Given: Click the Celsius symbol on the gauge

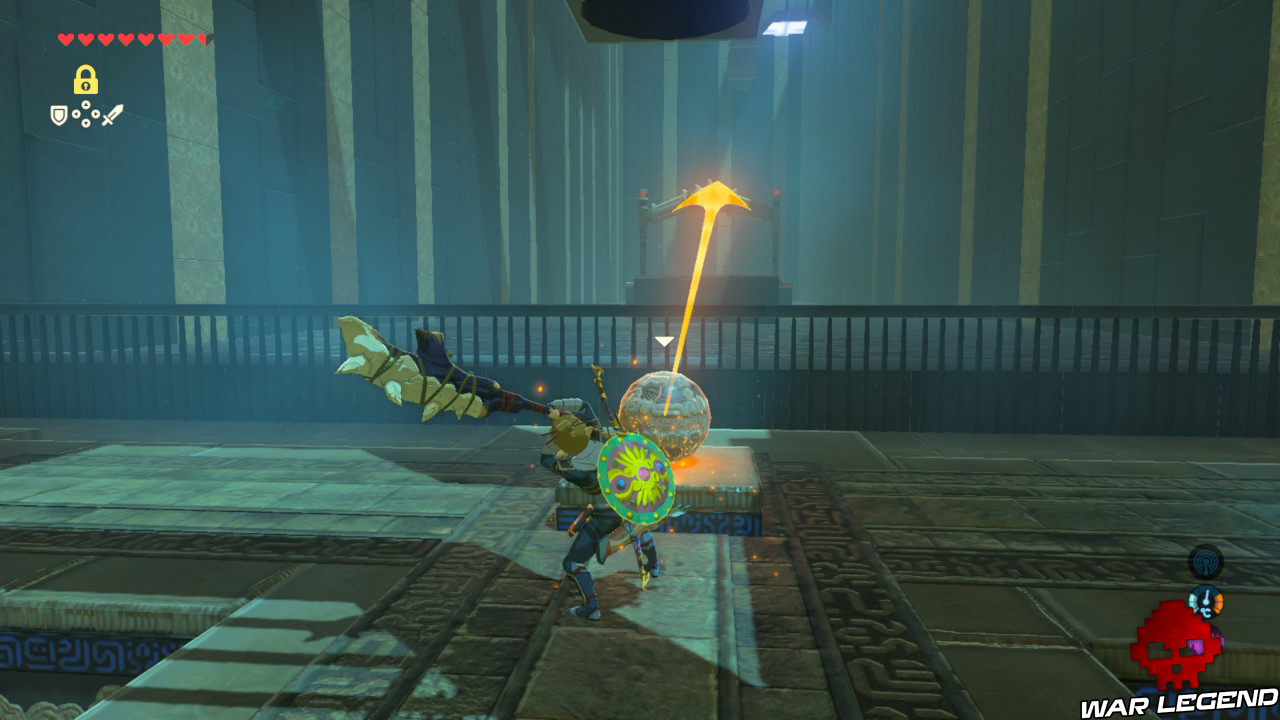Looking at the screenshot, I should click(1207, 611).
